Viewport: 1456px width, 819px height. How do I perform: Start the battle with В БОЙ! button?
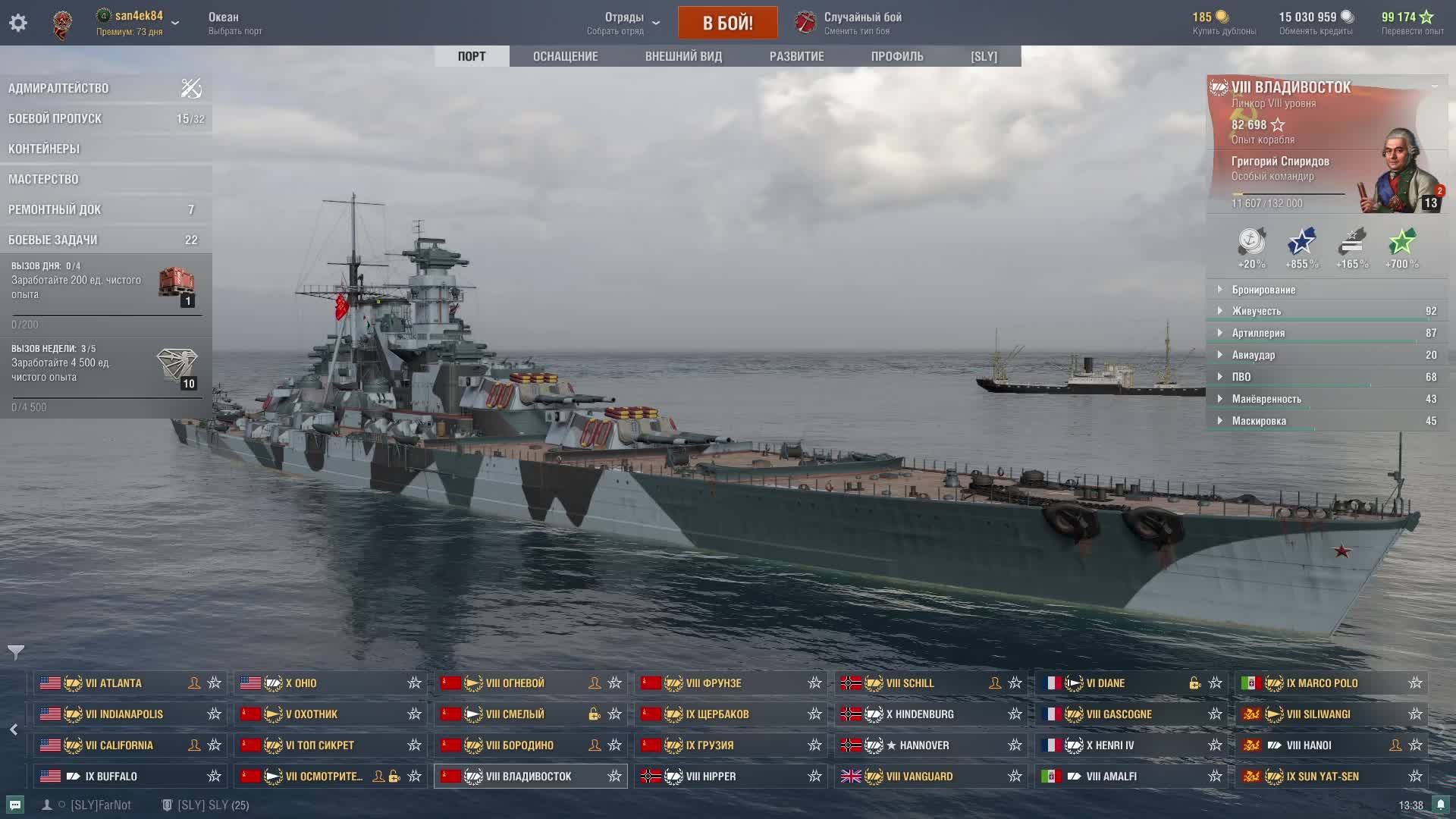(727, 23)
